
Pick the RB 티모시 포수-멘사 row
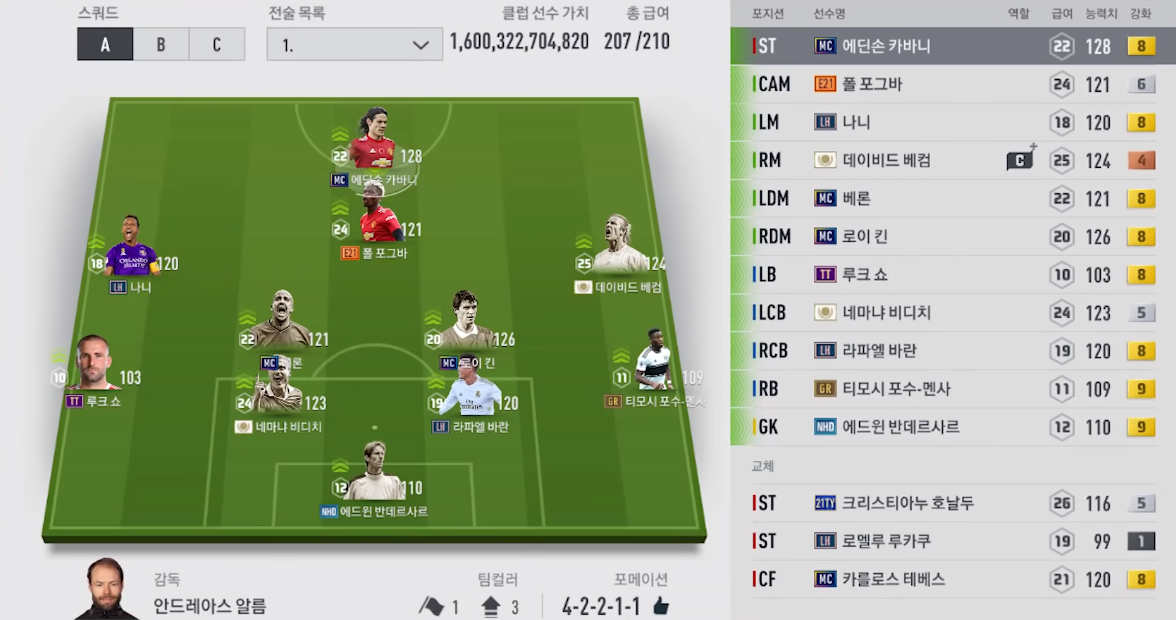[952, 388]
